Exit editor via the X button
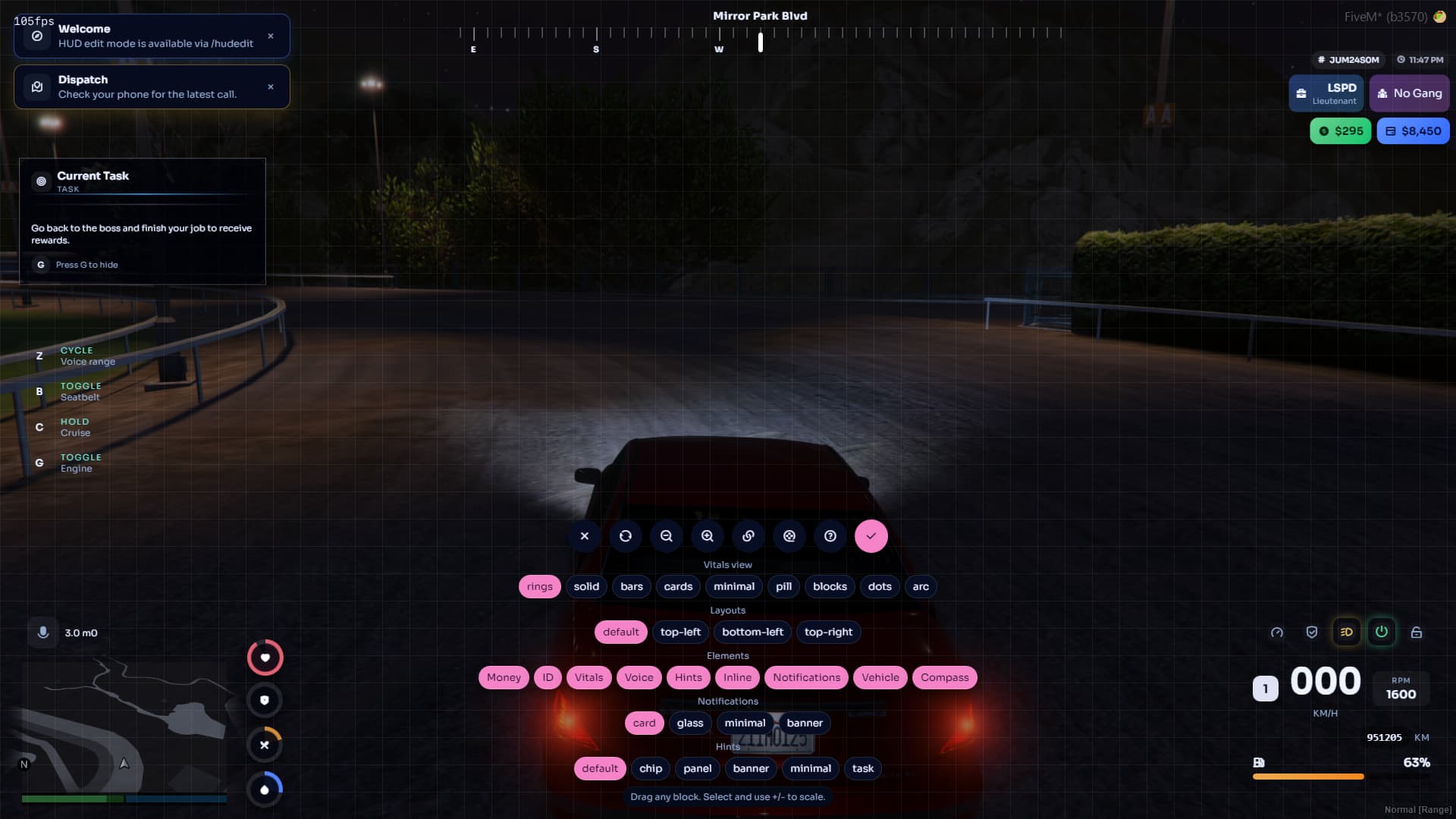Screen dimensions: 1456x819 [x=584, y=536]
